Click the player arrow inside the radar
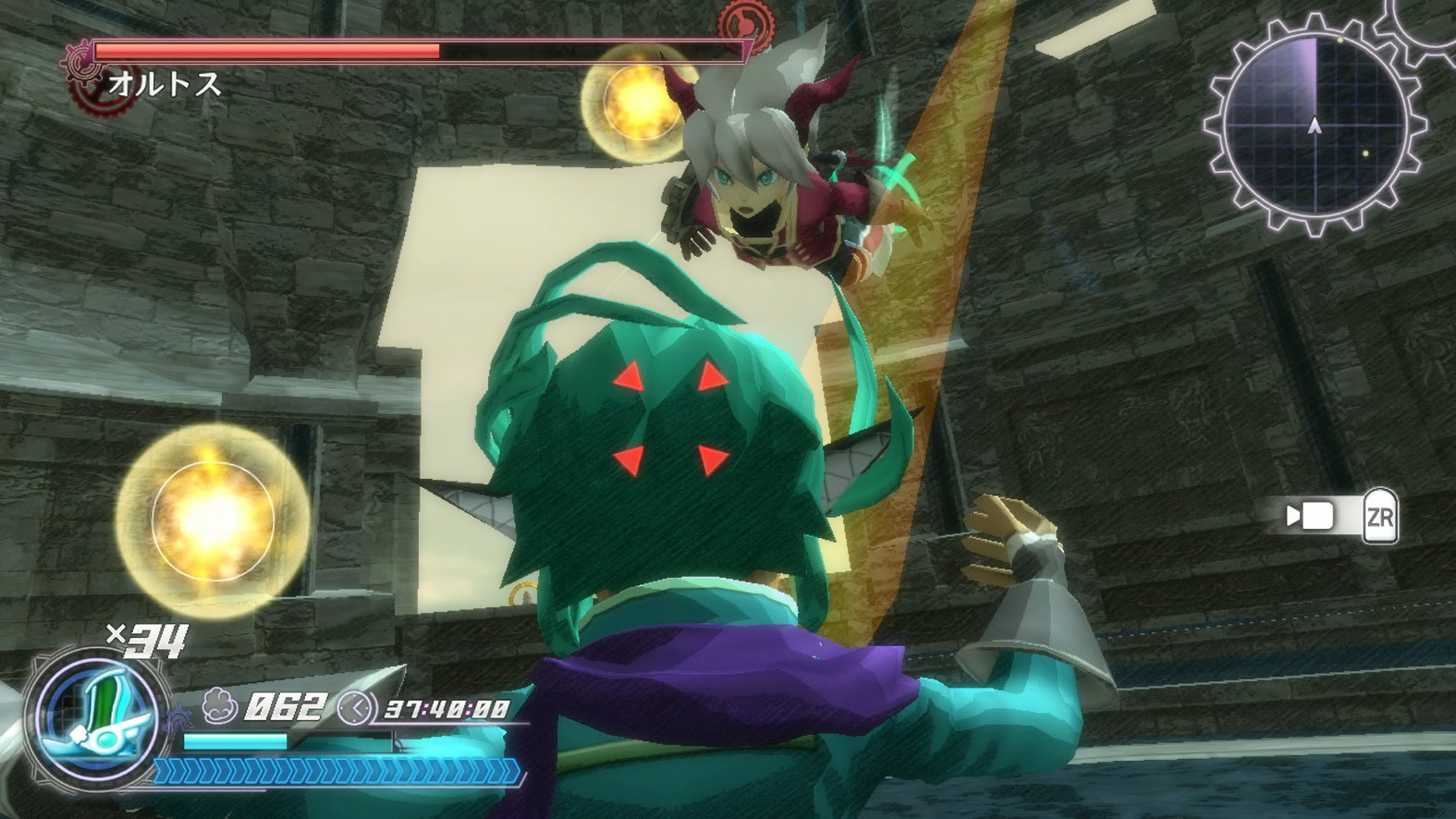Image resolution: width=1456 pixels, height=819 pixels. [1315, 127]
